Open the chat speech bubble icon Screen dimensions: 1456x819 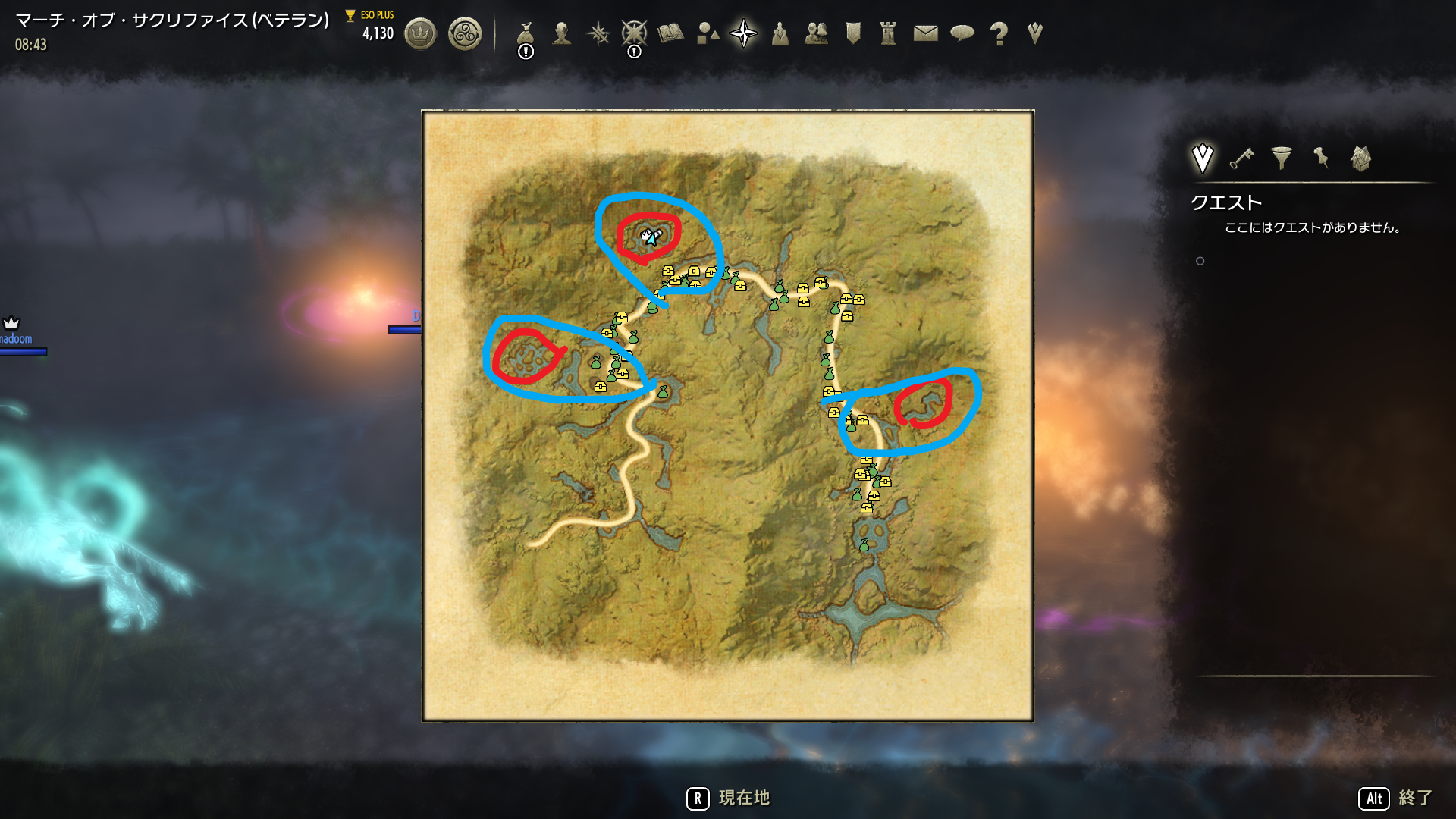(961, 33)
